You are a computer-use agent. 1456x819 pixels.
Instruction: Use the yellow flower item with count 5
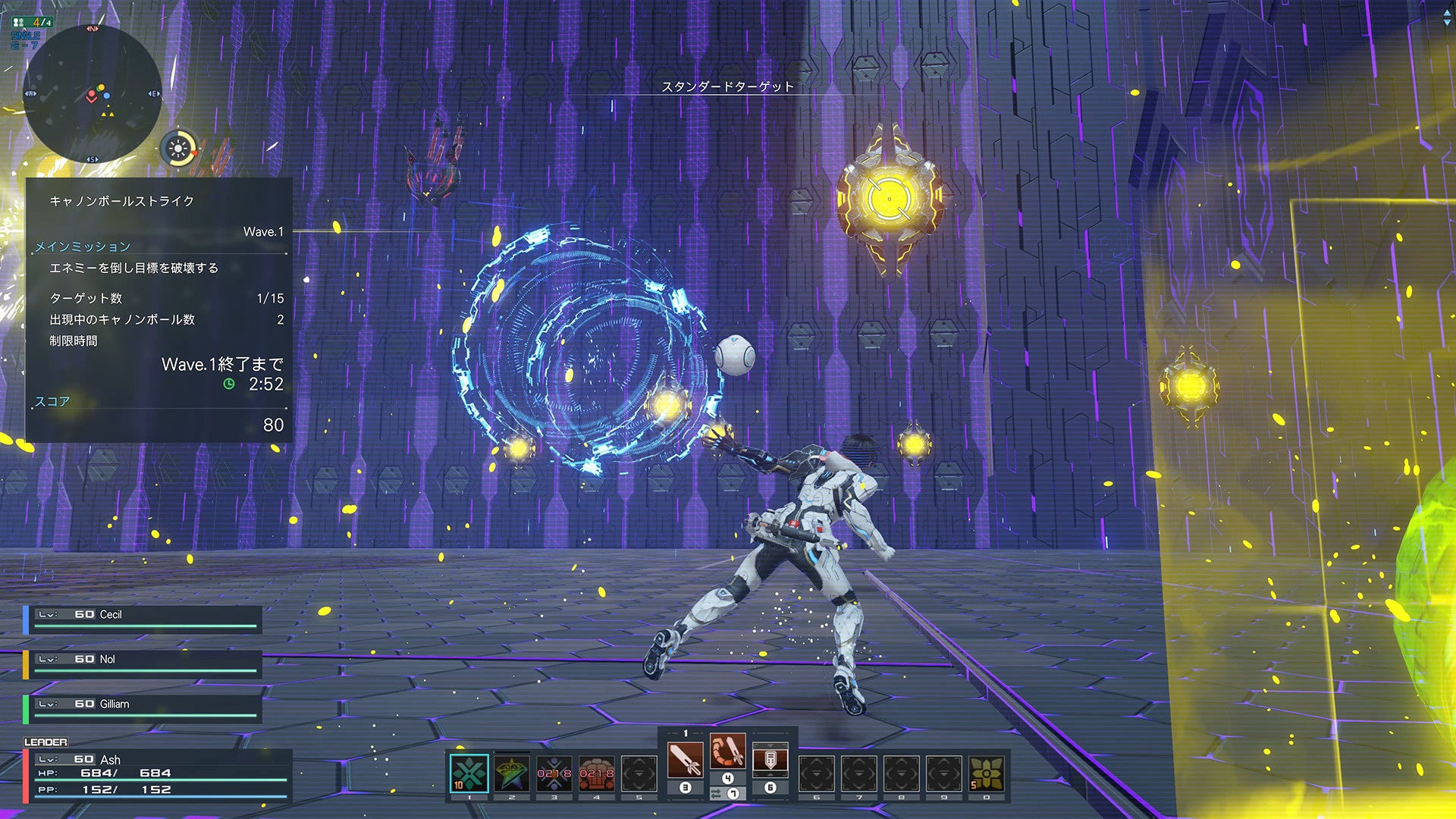[x=987, y=773]
